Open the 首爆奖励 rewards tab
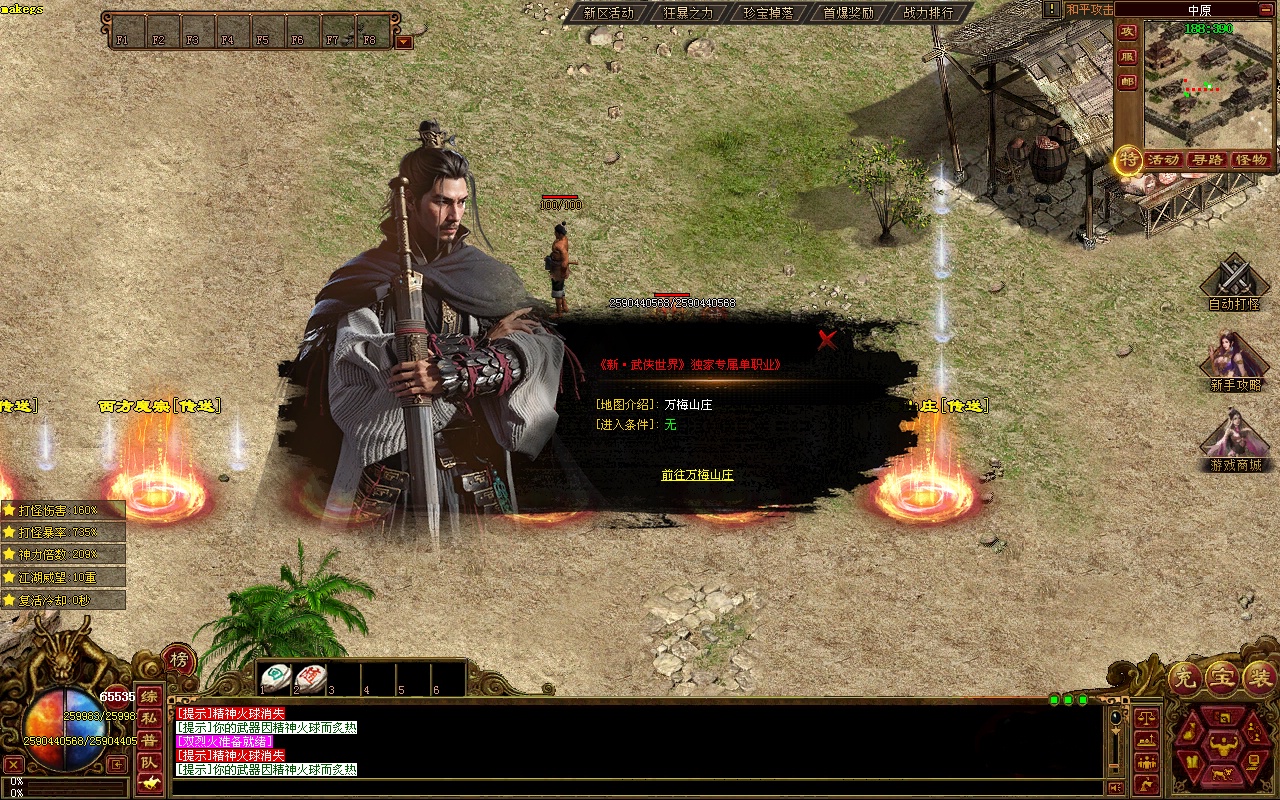The width and height of the screenshot is (1280, 800). (x=848, y=13)
